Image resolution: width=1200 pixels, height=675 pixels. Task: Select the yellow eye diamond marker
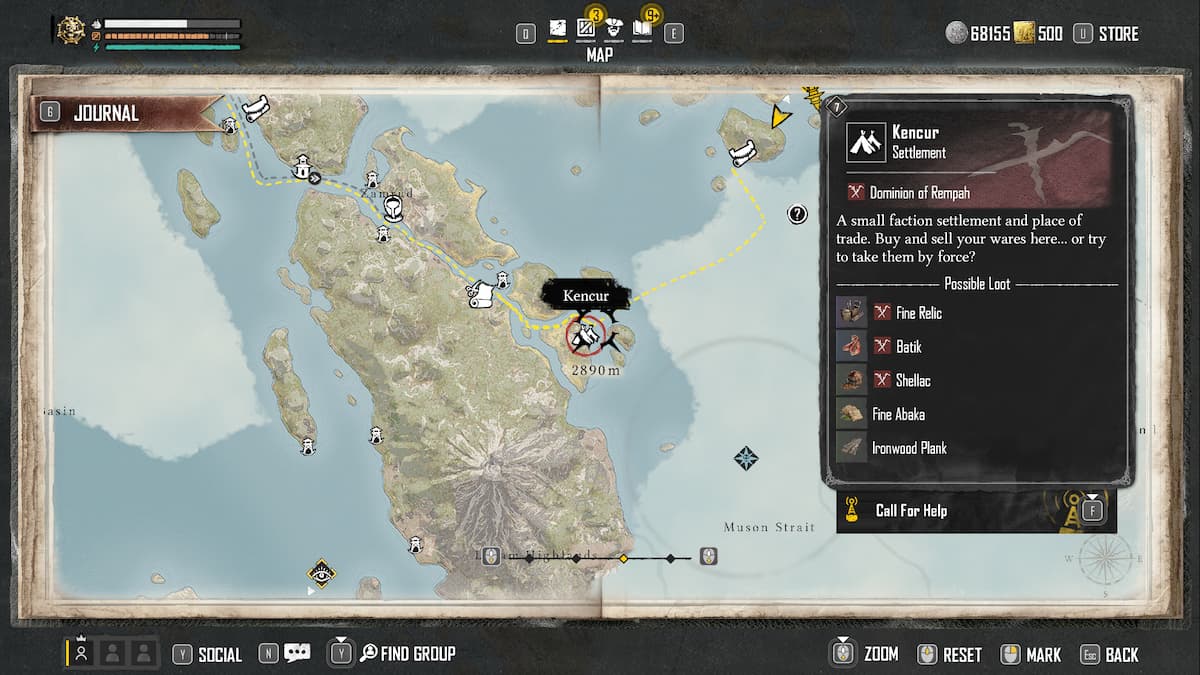pyautogui.click(x=321, y=573)
